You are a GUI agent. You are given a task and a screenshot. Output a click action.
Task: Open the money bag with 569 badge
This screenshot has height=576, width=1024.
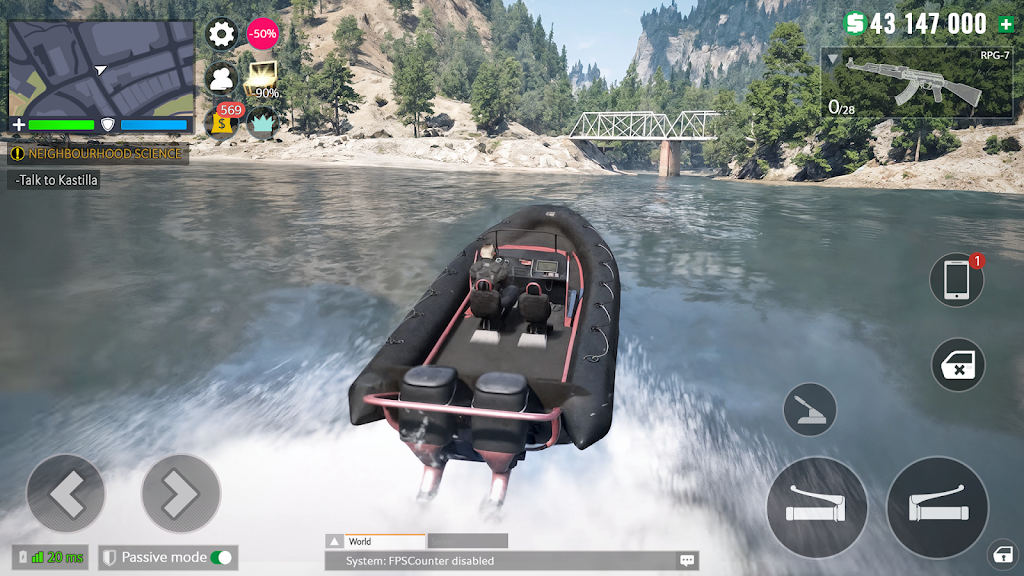222,122
